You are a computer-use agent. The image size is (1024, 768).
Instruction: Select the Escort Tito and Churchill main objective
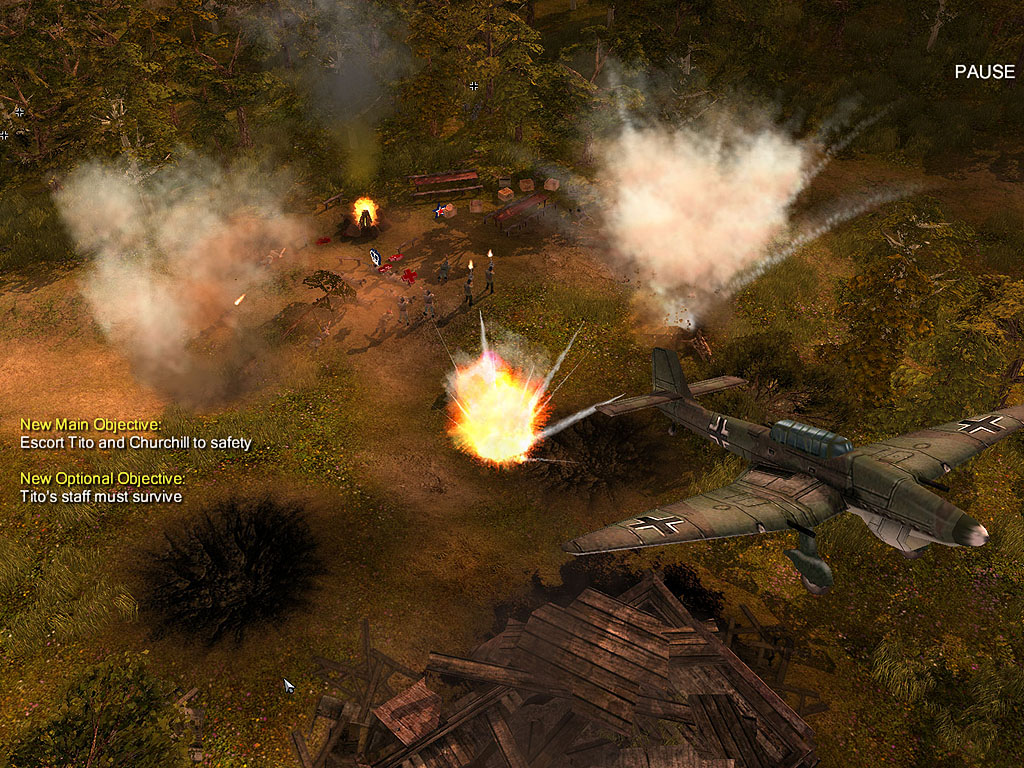(136, 442)
